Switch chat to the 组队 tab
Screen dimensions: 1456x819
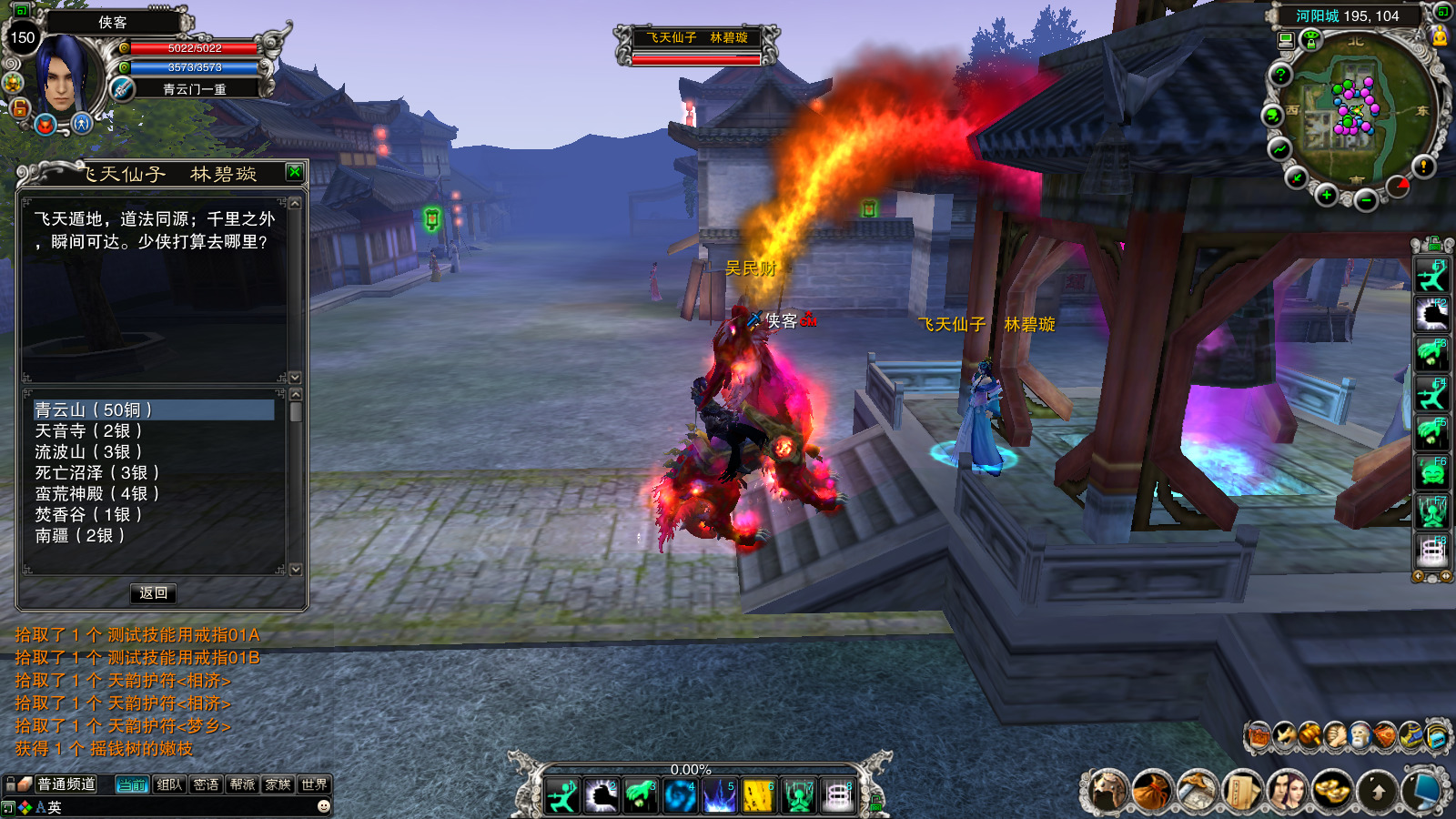(169, 784)
